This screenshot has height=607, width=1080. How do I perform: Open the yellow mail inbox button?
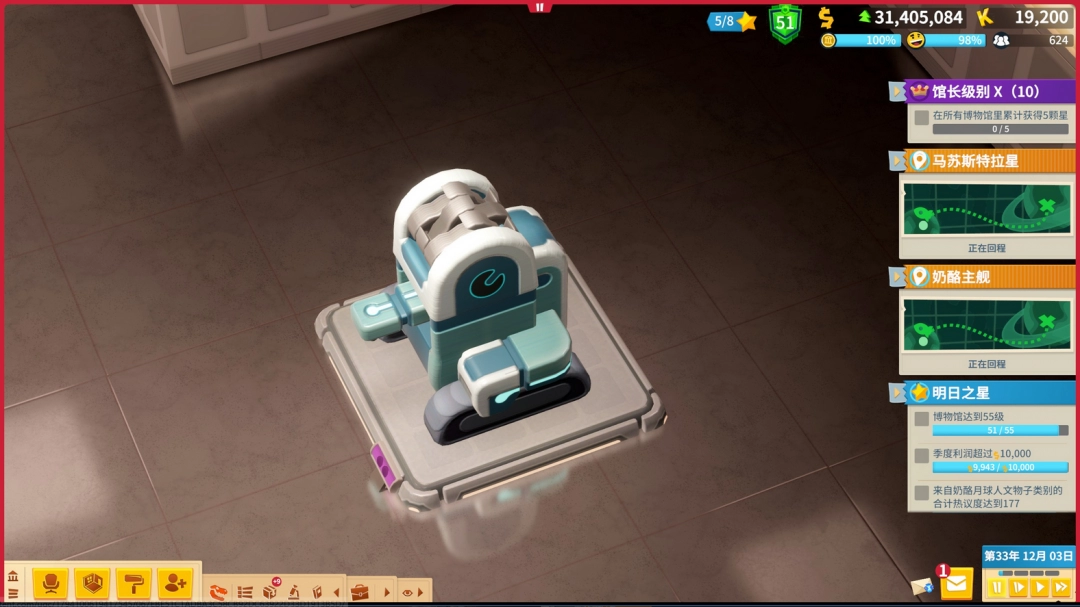click(957, 583)
